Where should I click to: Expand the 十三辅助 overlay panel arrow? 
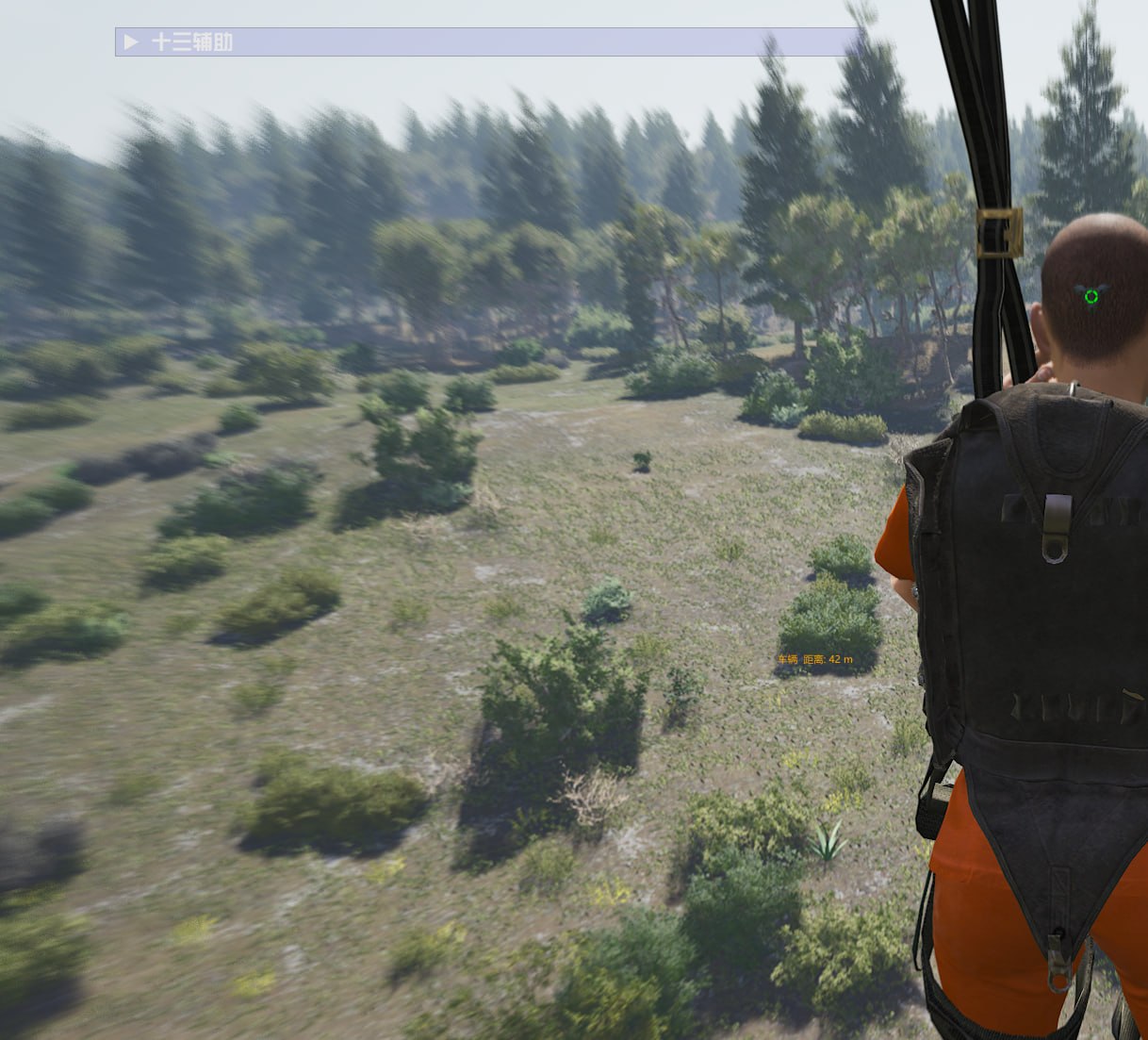pyautogui.click(x=131, y=42)
